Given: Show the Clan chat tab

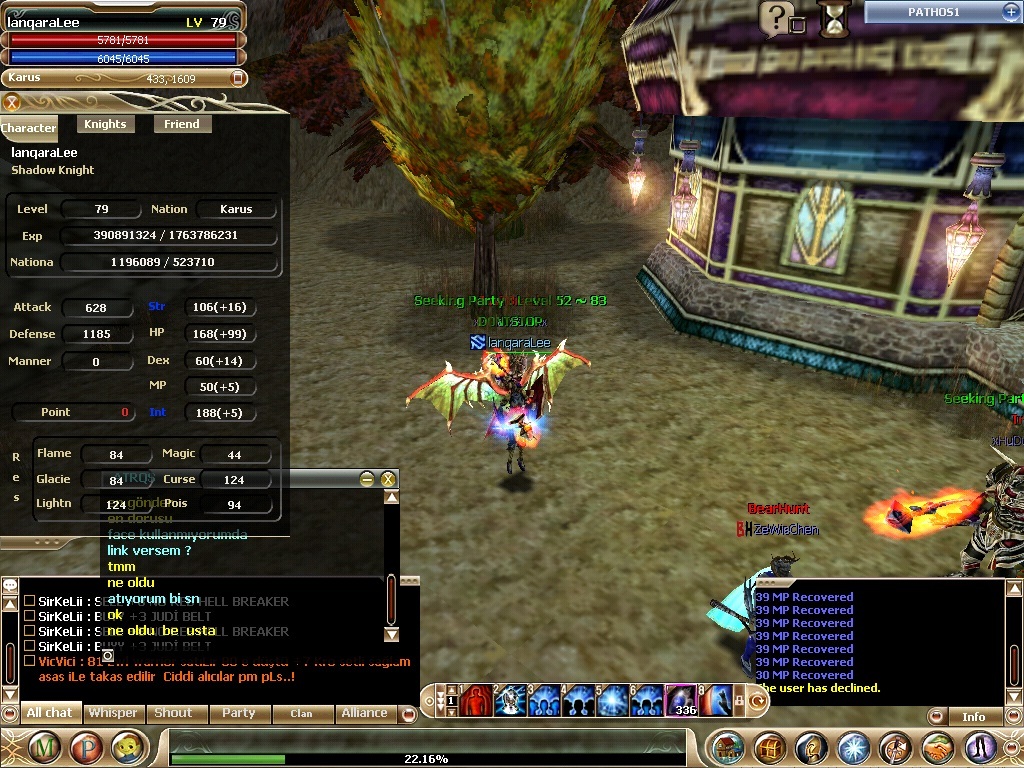Looking at the screenshot, I should [x=301, y=713].
